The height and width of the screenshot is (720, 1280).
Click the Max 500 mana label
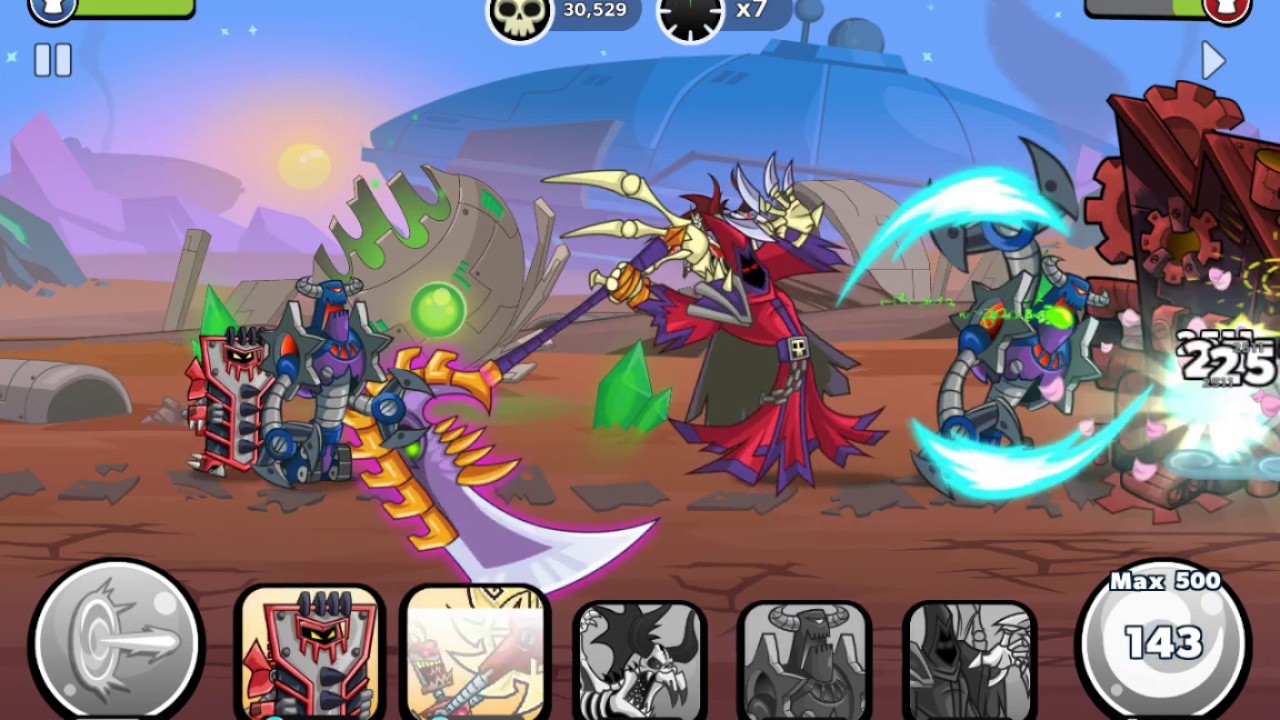1163,581
